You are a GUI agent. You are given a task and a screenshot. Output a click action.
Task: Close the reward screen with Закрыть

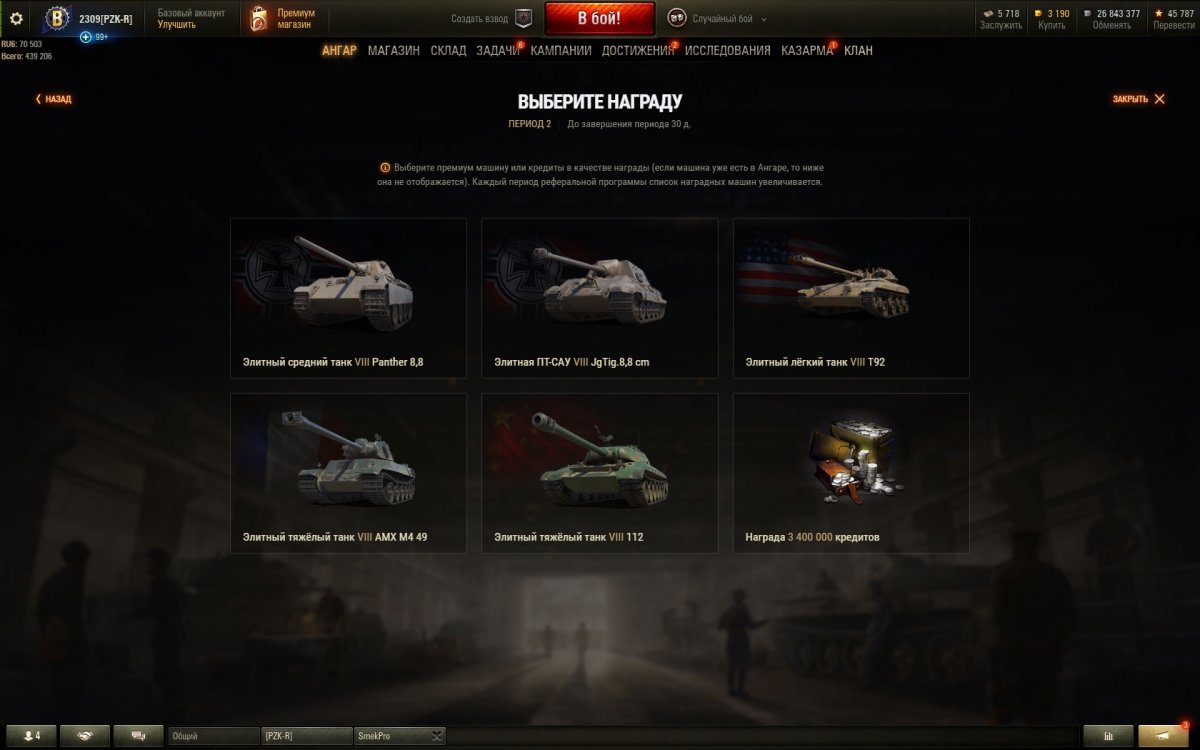pyautogui.click(x=1138, y=99)
